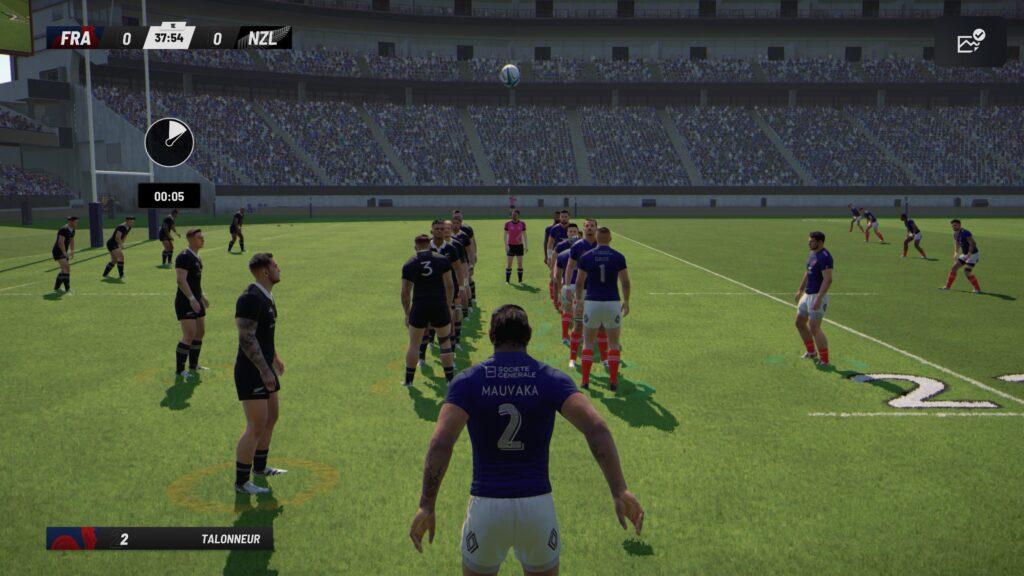Select the Talonneur player panel

click(160, 539)
